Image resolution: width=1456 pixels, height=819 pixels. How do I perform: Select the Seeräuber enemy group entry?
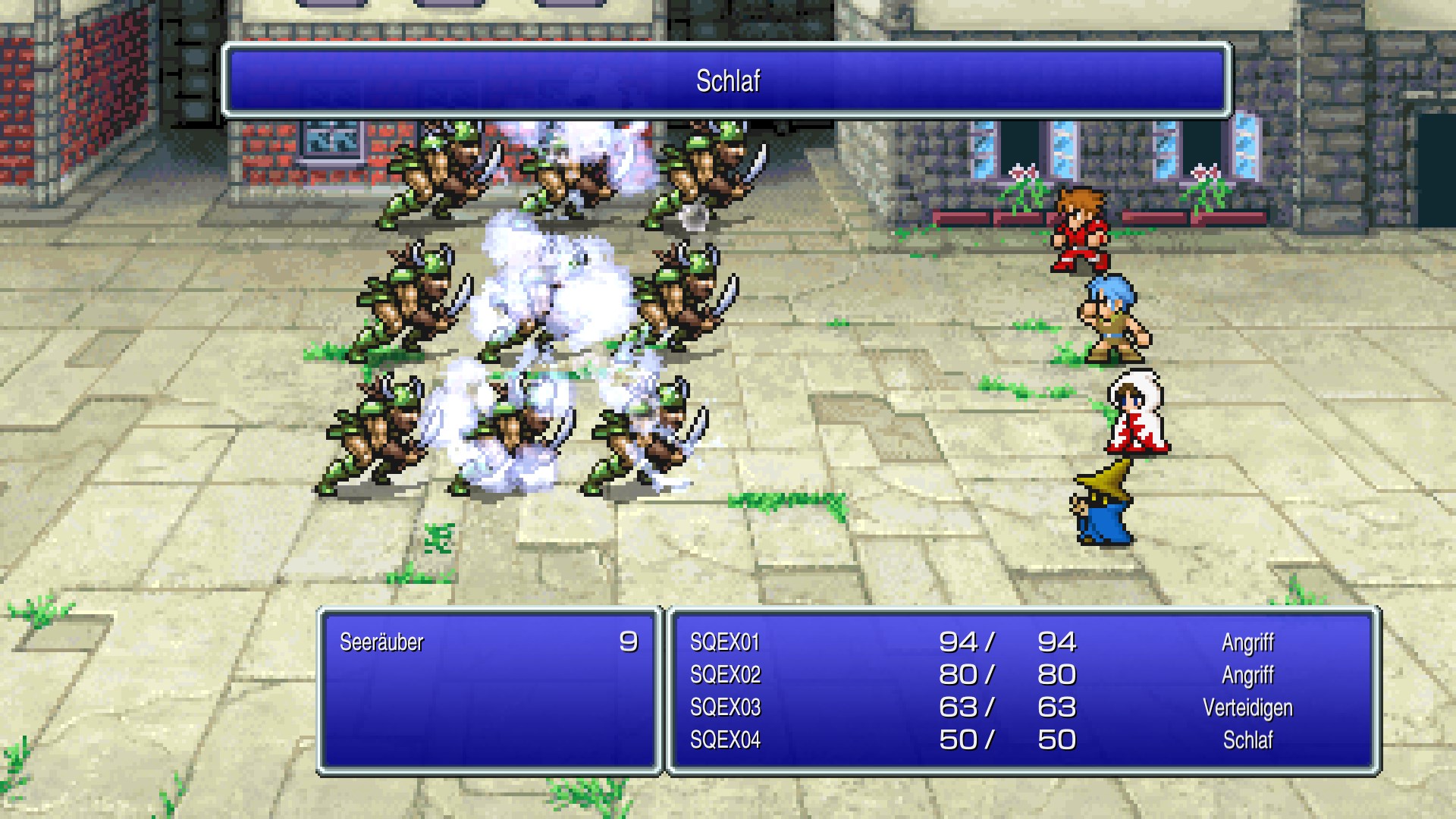coord(381,642)
